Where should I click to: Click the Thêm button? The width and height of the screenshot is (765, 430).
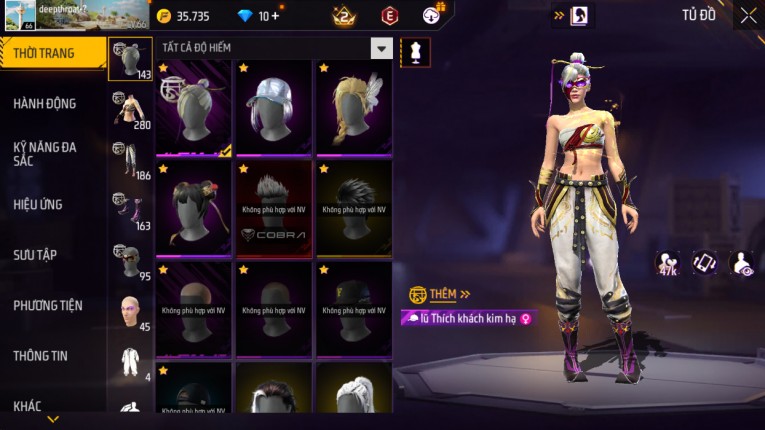tap(441, 294)
